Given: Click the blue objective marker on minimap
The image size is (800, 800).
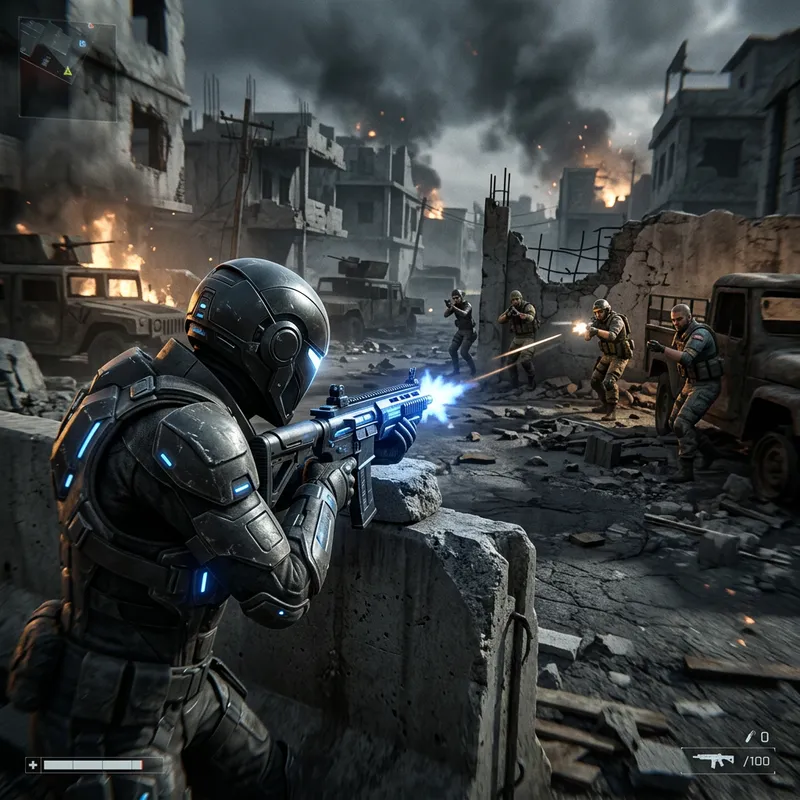Looking at the screenshot, I should (82, 44).
